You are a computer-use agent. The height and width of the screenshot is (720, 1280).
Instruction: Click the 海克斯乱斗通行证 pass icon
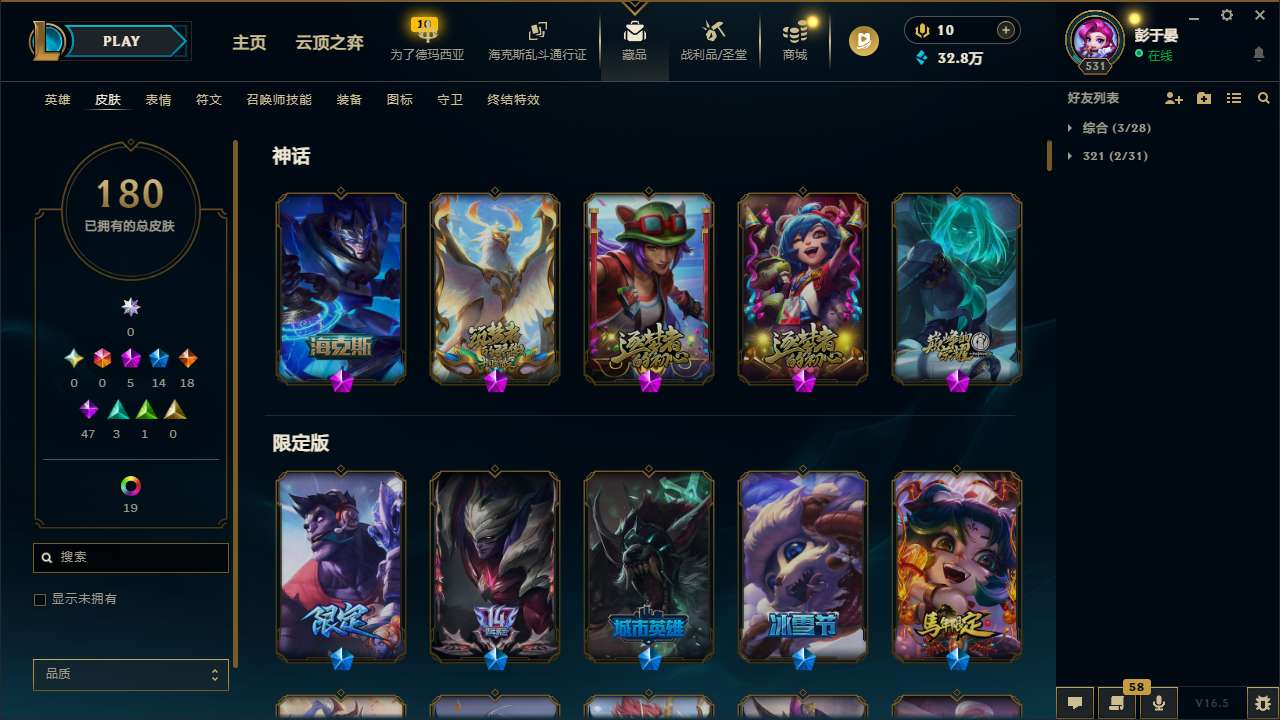(x=537, y=40)
